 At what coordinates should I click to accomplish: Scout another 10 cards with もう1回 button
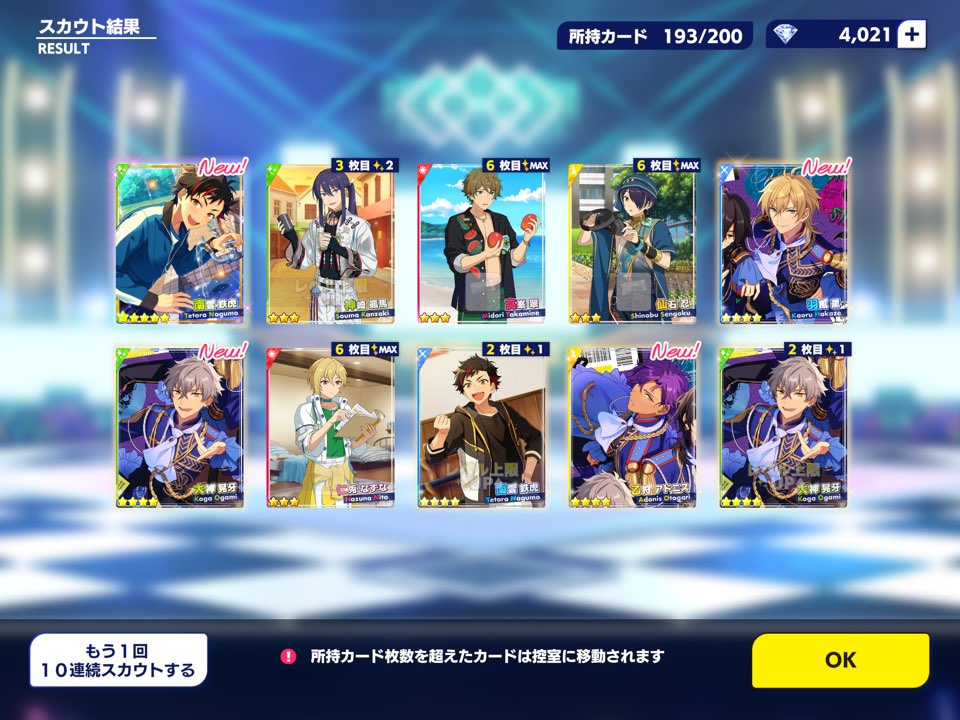point(118,660)
